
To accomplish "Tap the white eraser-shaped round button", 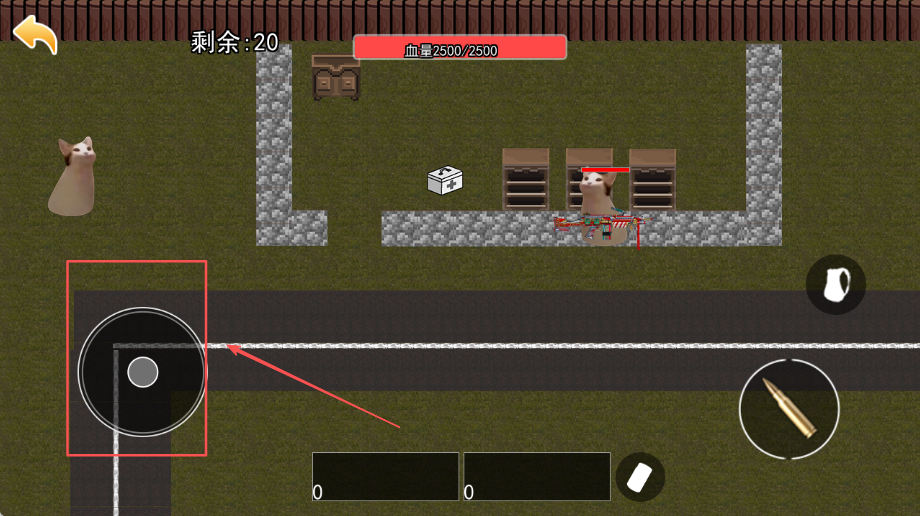I will click(640, 477).
